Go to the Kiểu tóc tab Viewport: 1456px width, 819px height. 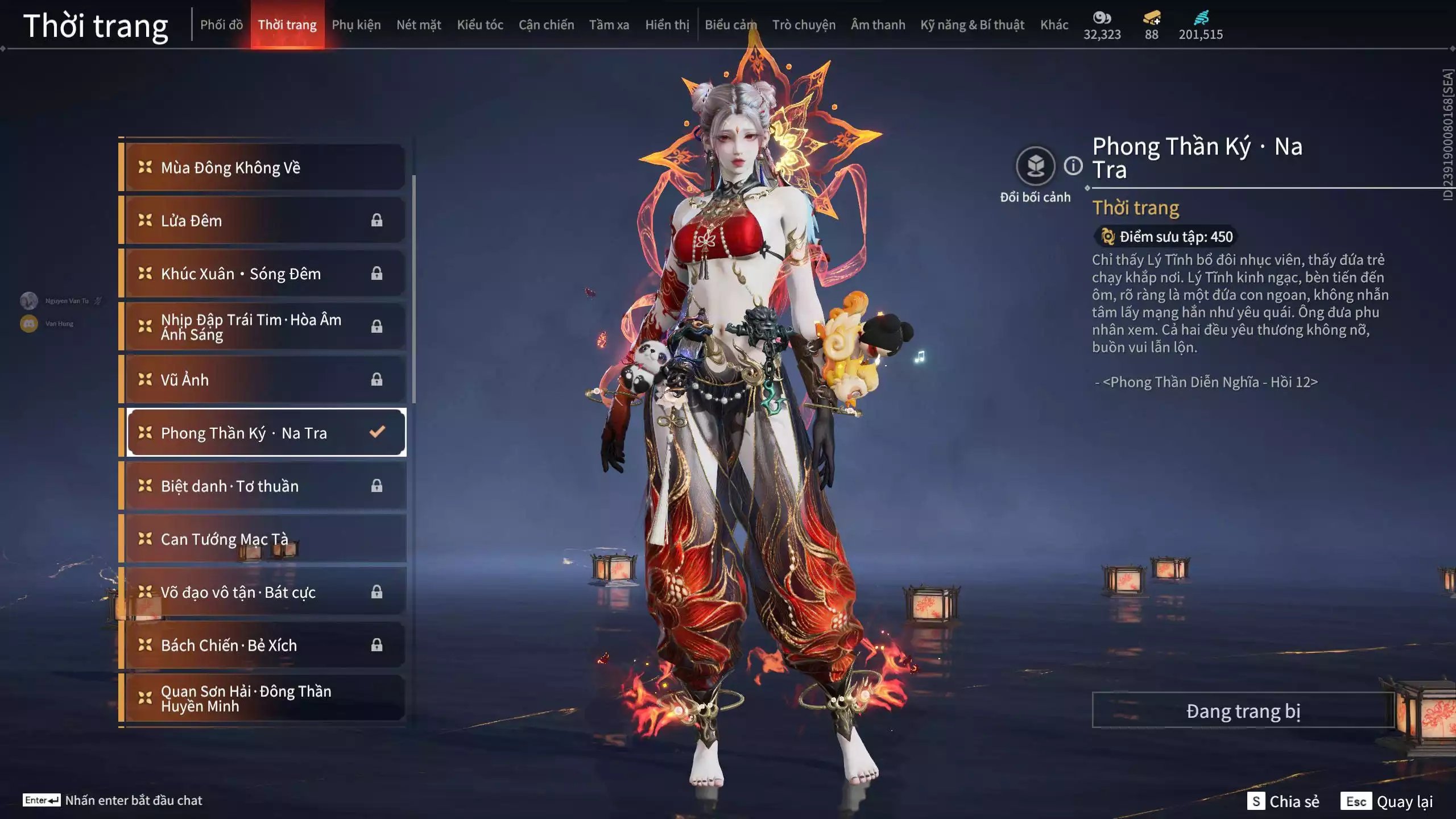tap(480, 25)
